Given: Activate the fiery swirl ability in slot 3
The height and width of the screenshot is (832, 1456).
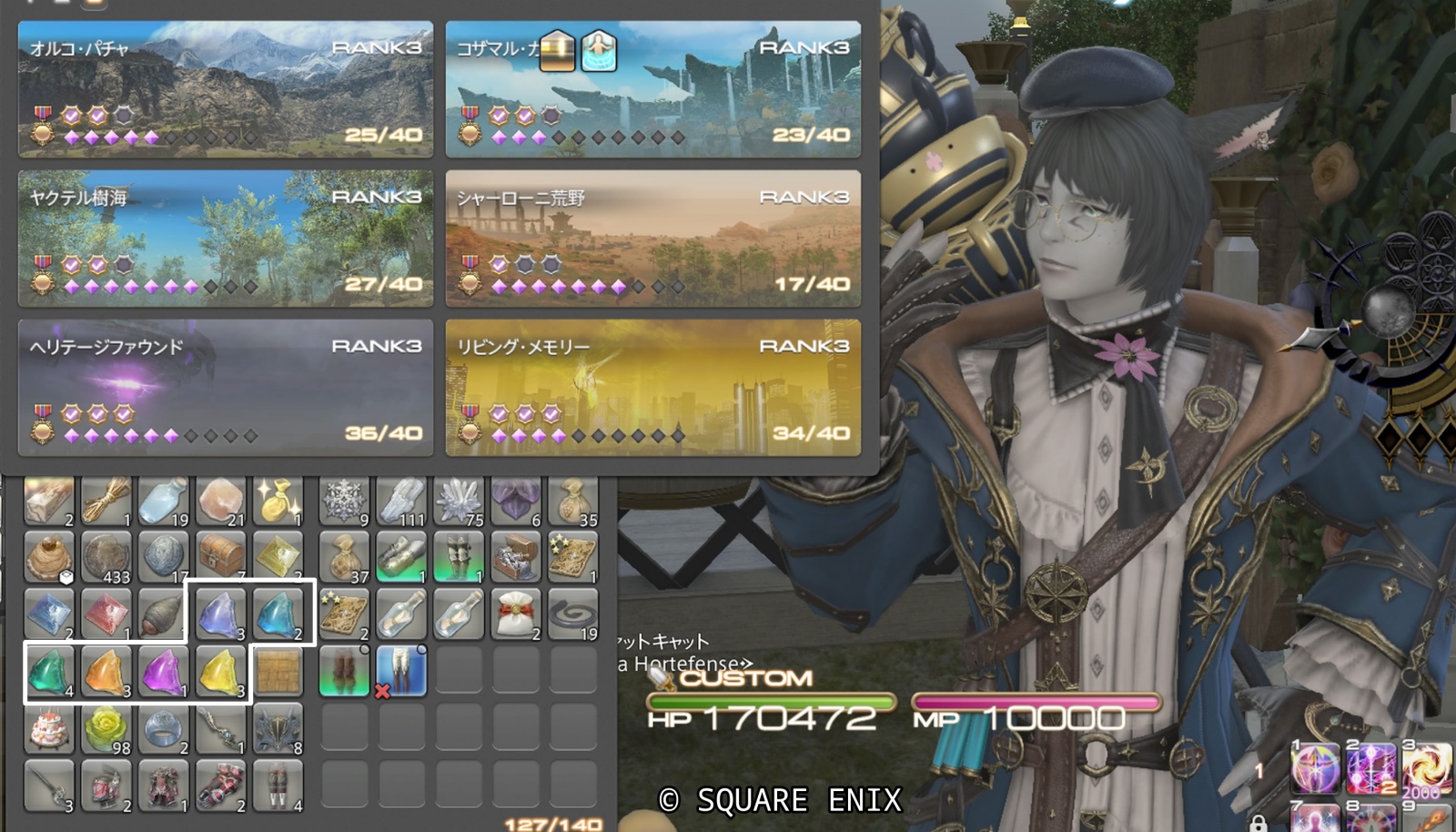Looking at the screenshot, I should 1426,767.
